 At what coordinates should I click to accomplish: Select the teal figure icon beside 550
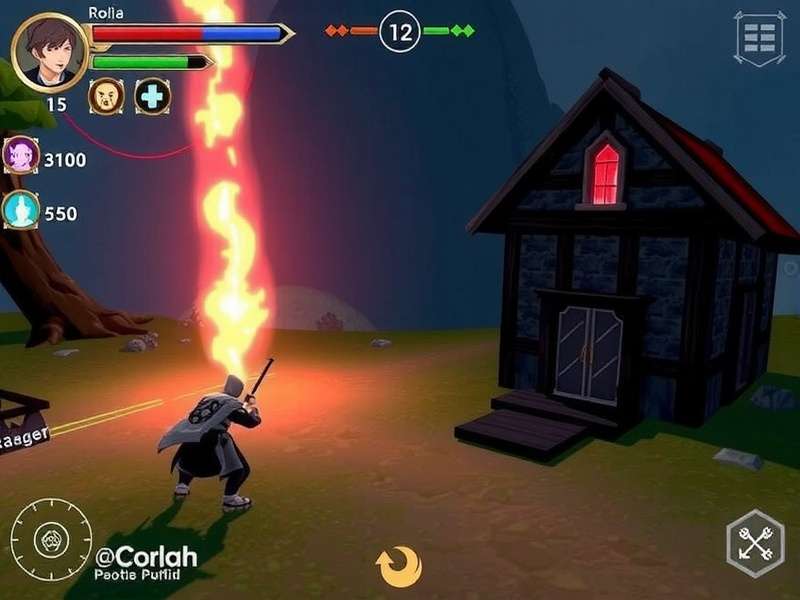21,211
